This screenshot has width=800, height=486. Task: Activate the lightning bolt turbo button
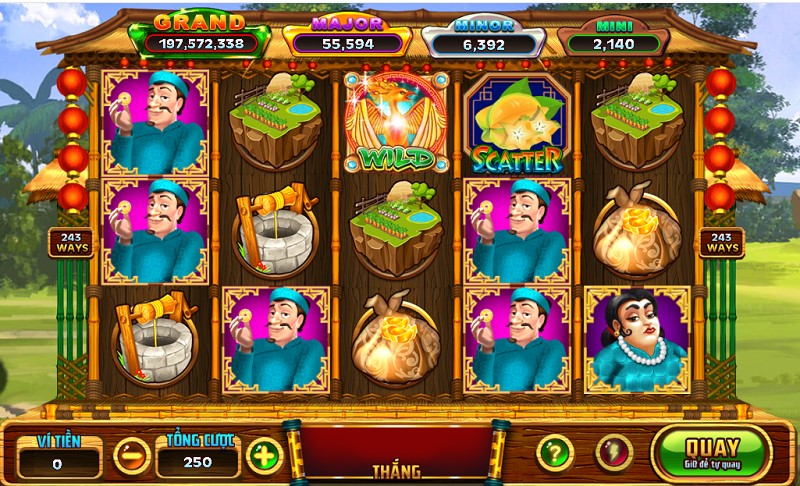pos(614,453)
